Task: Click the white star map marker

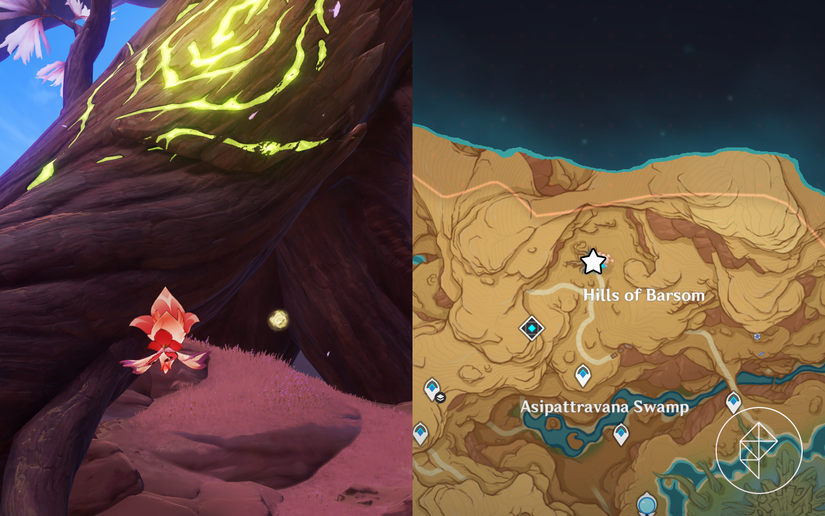Action: [593, 262]
